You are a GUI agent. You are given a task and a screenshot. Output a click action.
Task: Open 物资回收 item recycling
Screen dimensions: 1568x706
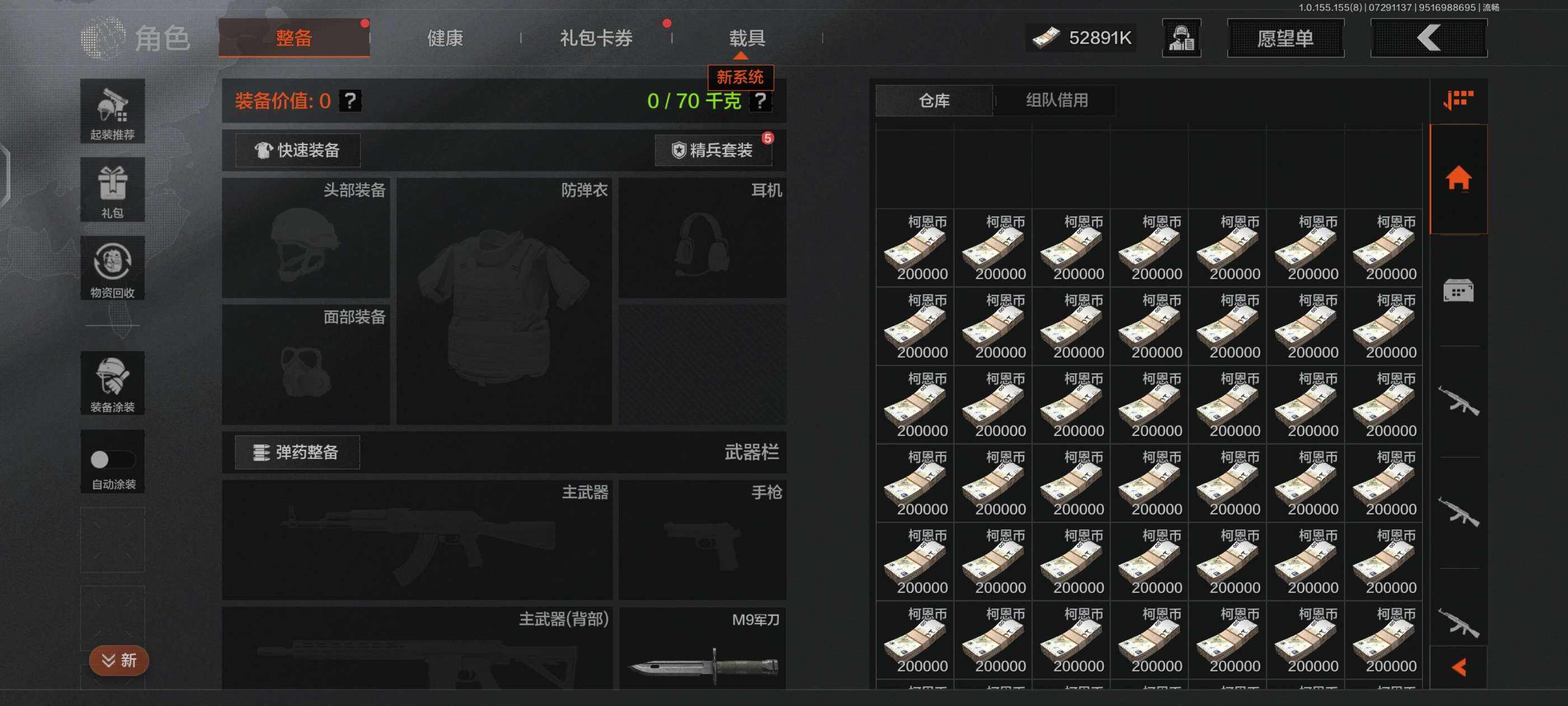click(x=113, y=268)
